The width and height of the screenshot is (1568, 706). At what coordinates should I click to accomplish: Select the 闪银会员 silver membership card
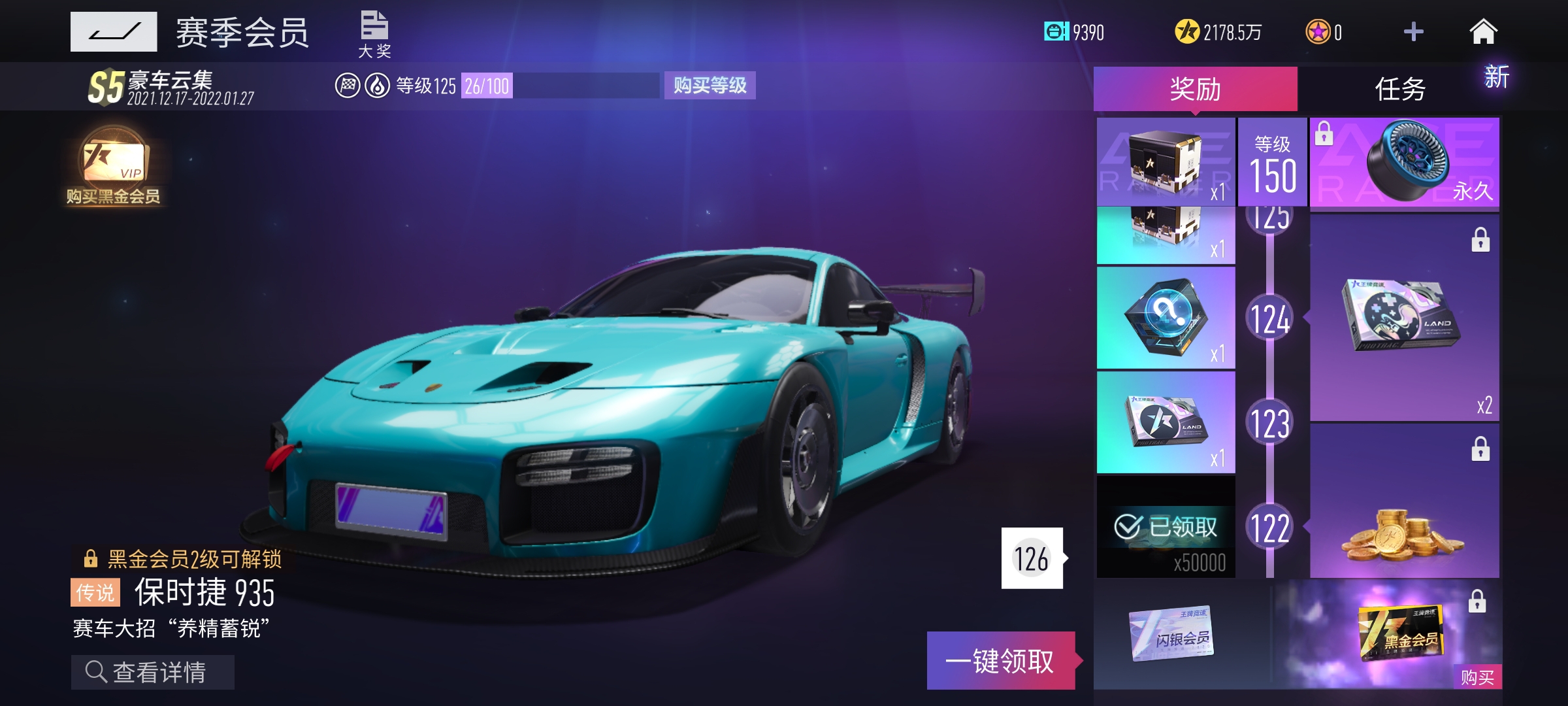(1172, 633)
